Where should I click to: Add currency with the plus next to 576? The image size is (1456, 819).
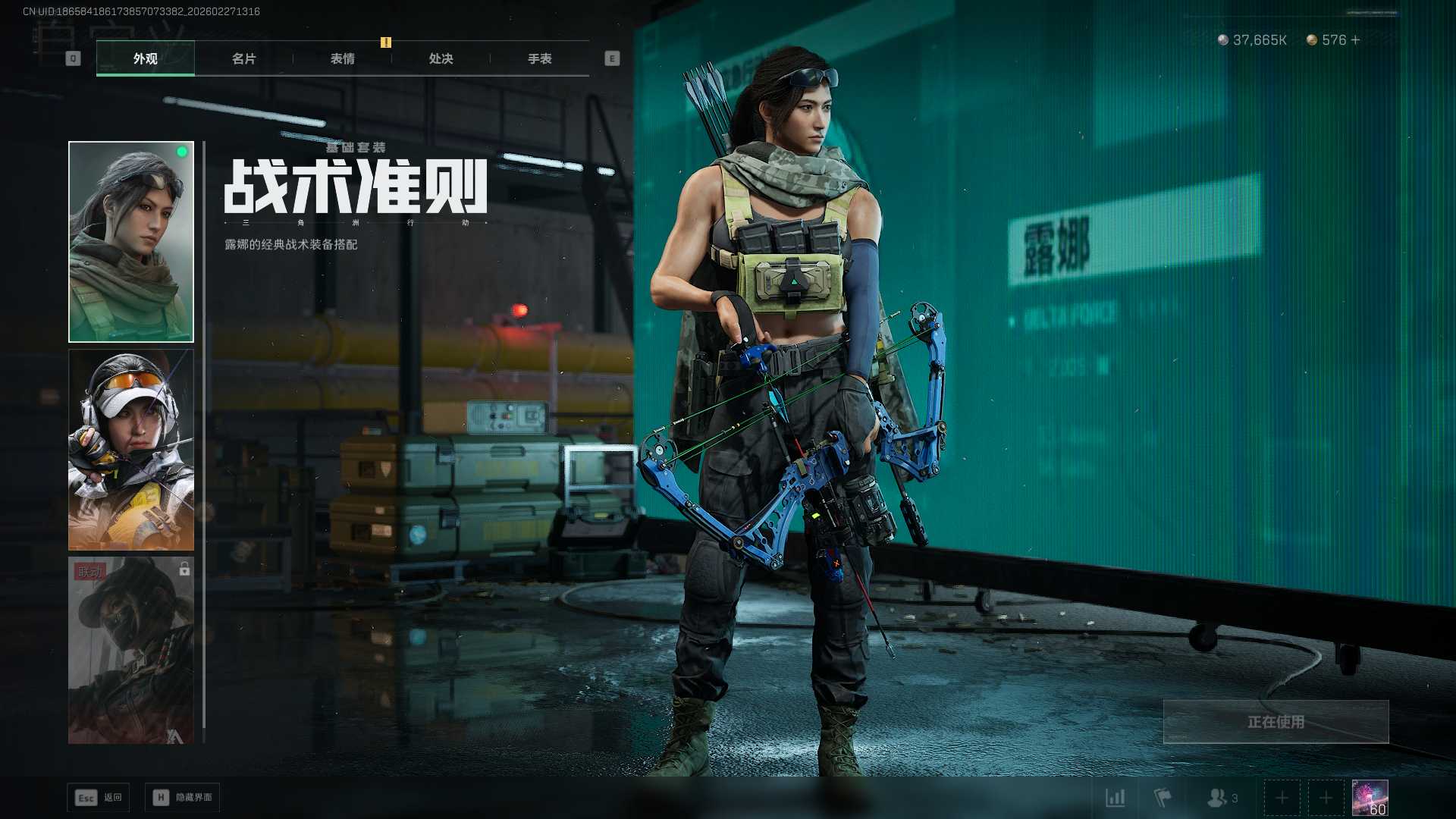1355,39
